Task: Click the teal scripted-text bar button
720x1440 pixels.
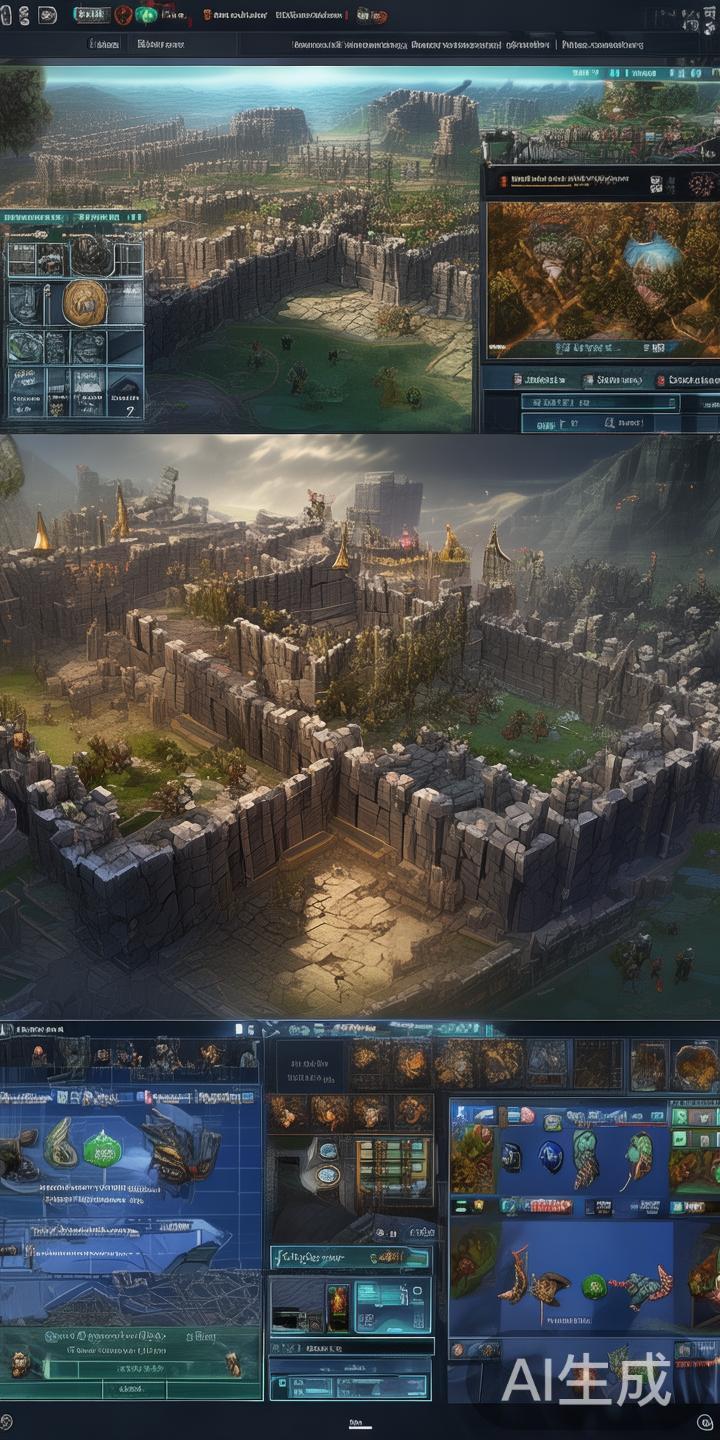Action: pos(350,1257)
